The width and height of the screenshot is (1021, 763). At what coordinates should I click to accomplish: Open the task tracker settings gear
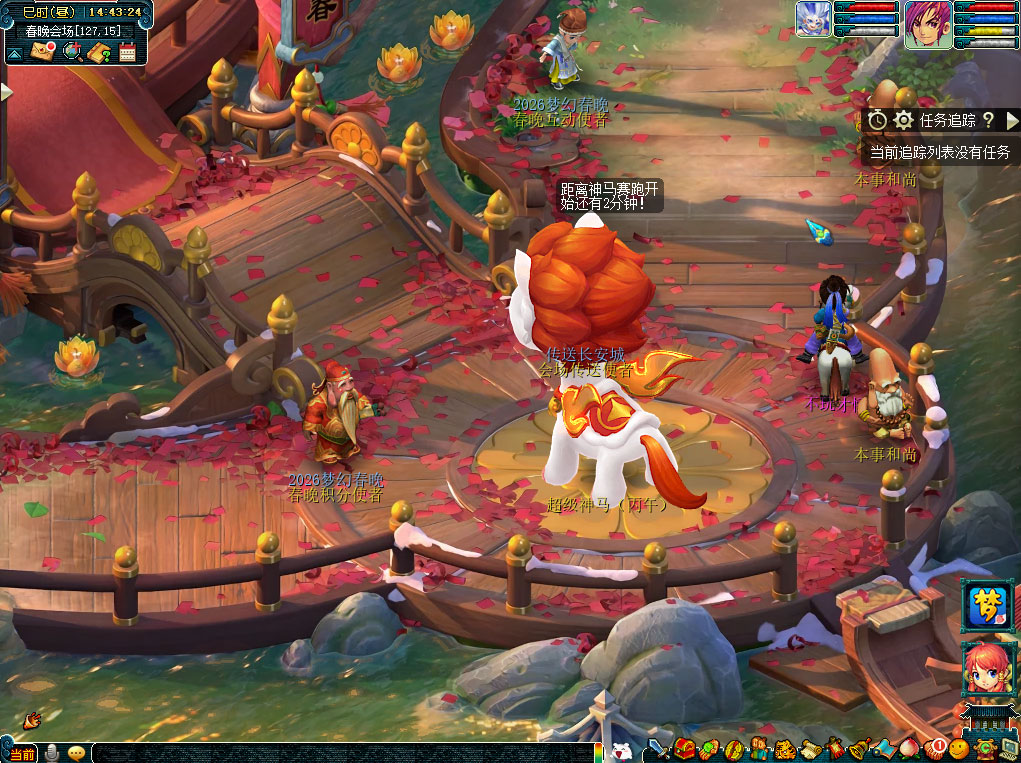pos(904,120)
